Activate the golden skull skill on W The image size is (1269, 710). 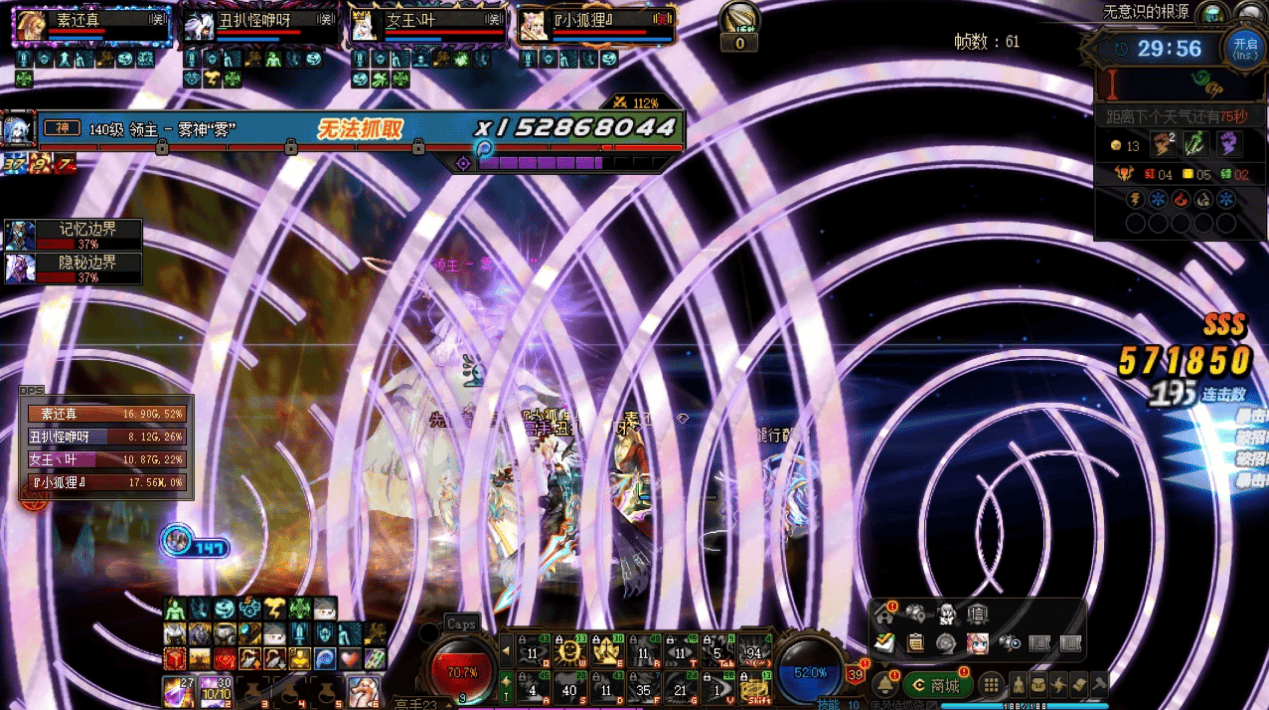pyautogui.click(x=571, y=651)
